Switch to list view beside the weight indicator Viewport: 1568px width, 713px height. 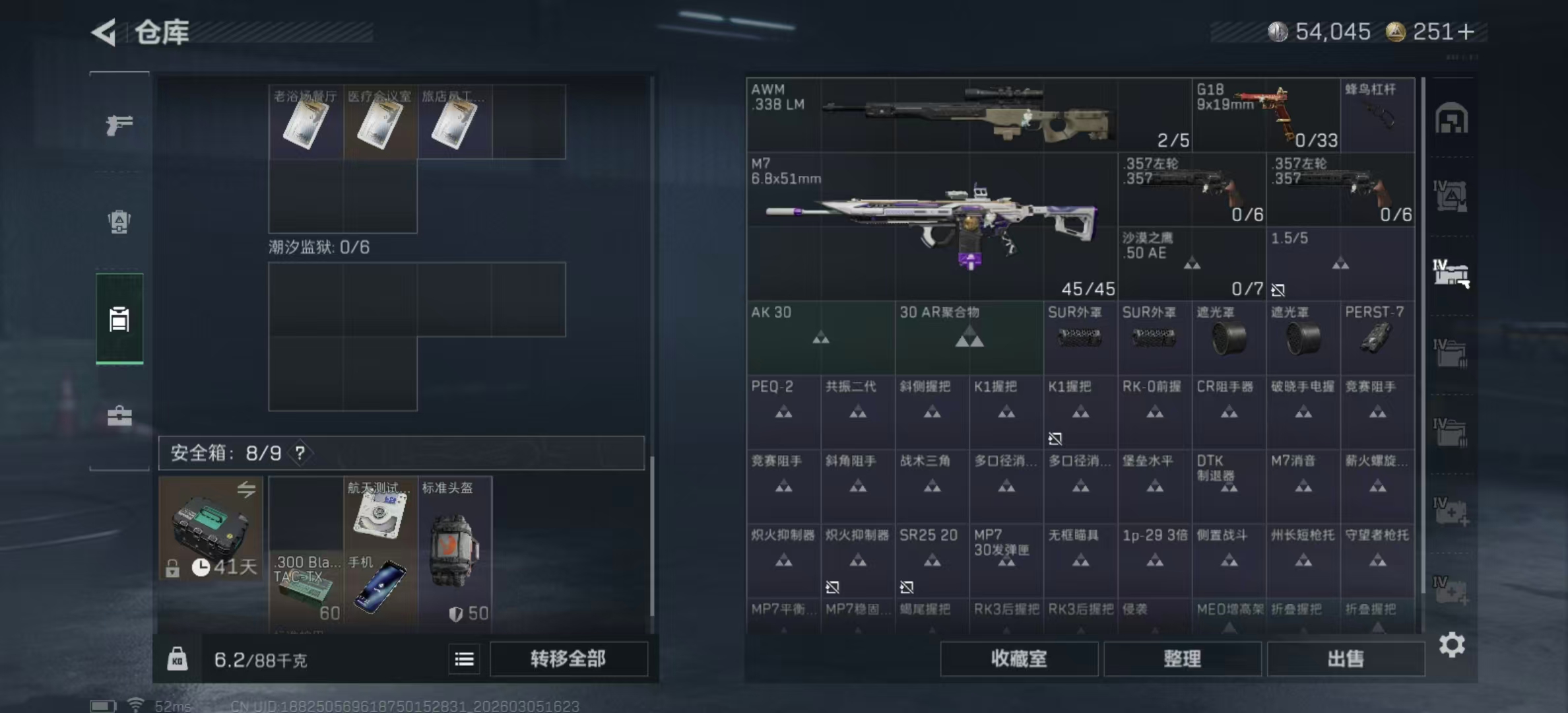tap(464, 660)
